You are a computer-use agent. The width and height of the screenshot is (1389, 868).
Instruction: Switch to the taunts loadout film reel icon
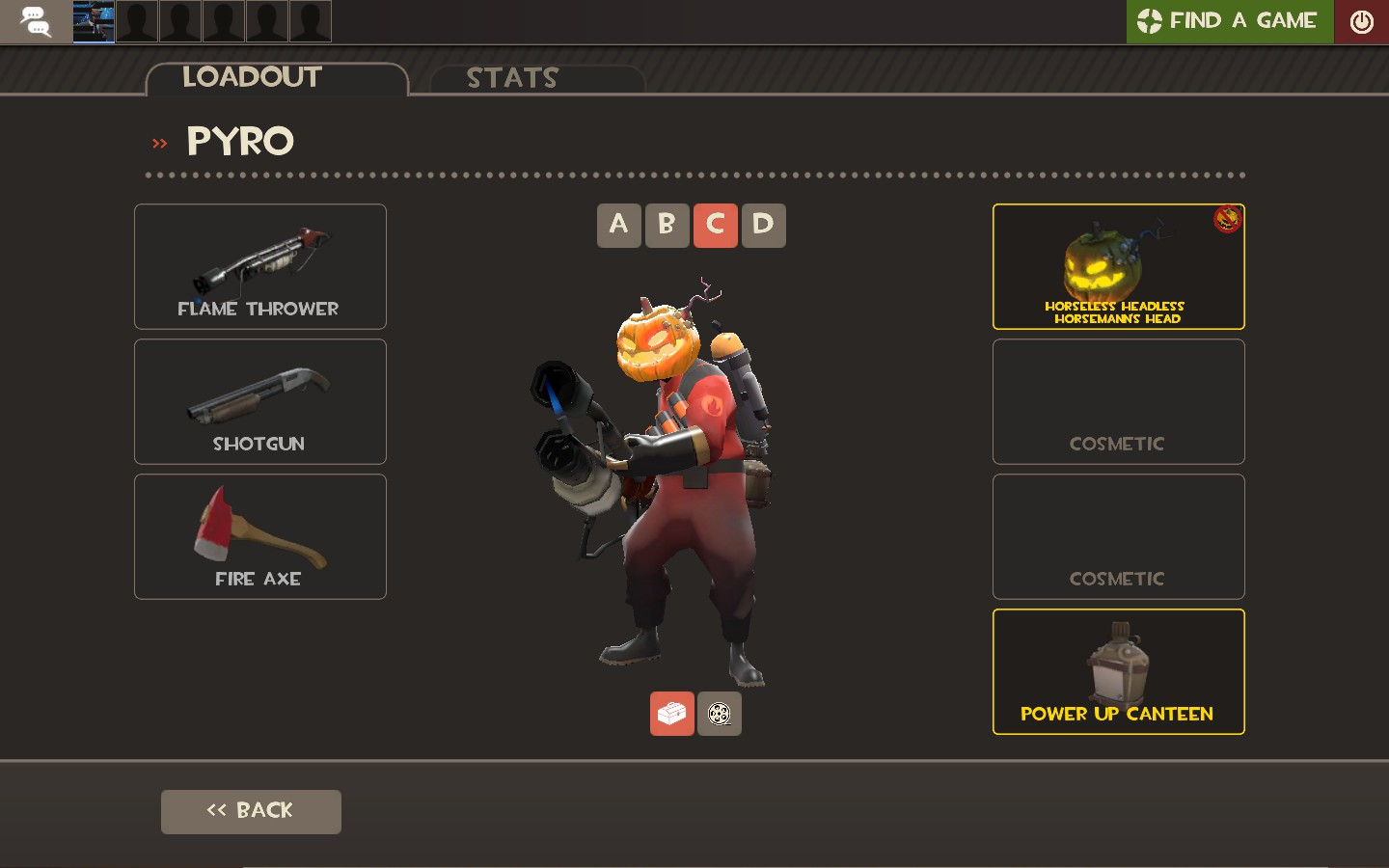[x=720, y=714]
